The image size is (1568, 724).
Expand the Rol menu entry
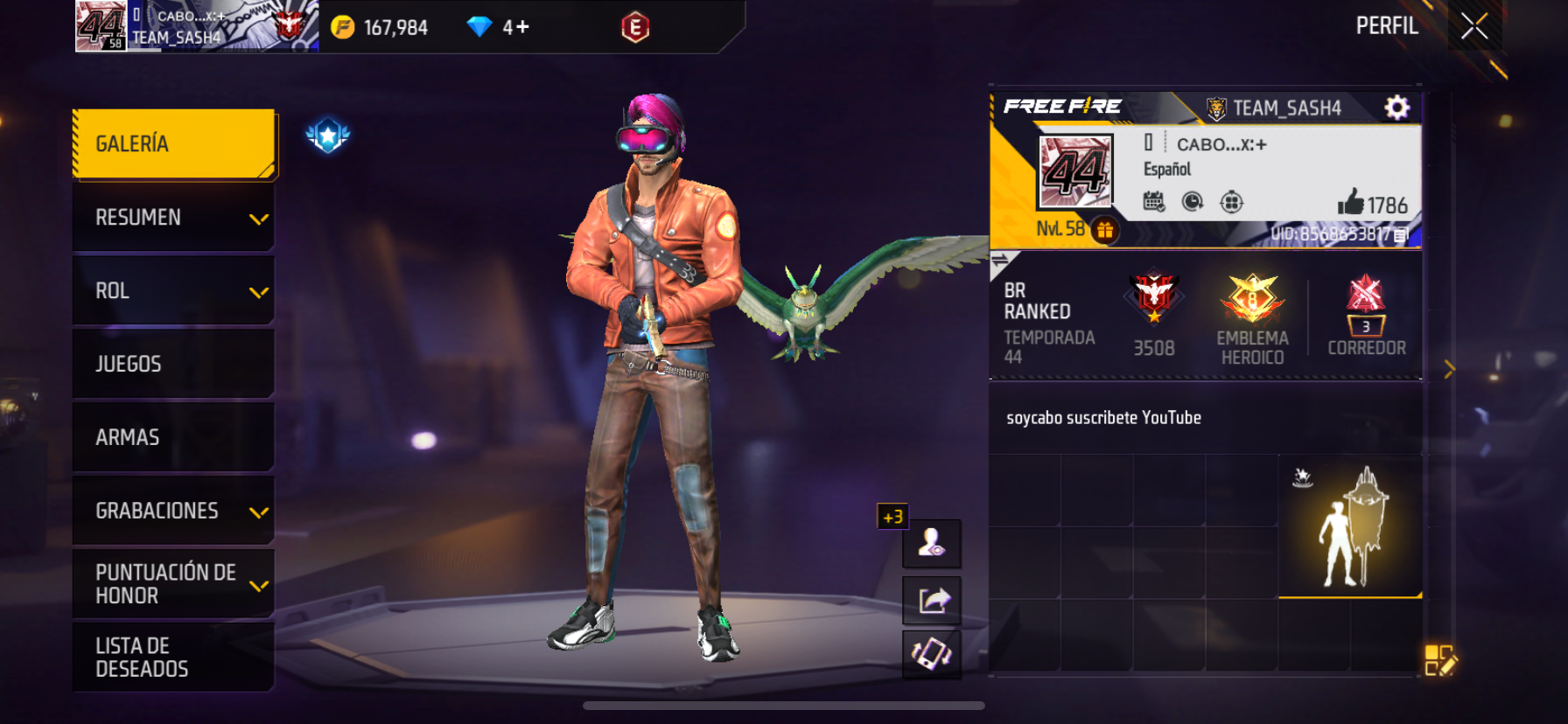click(173, 291)
